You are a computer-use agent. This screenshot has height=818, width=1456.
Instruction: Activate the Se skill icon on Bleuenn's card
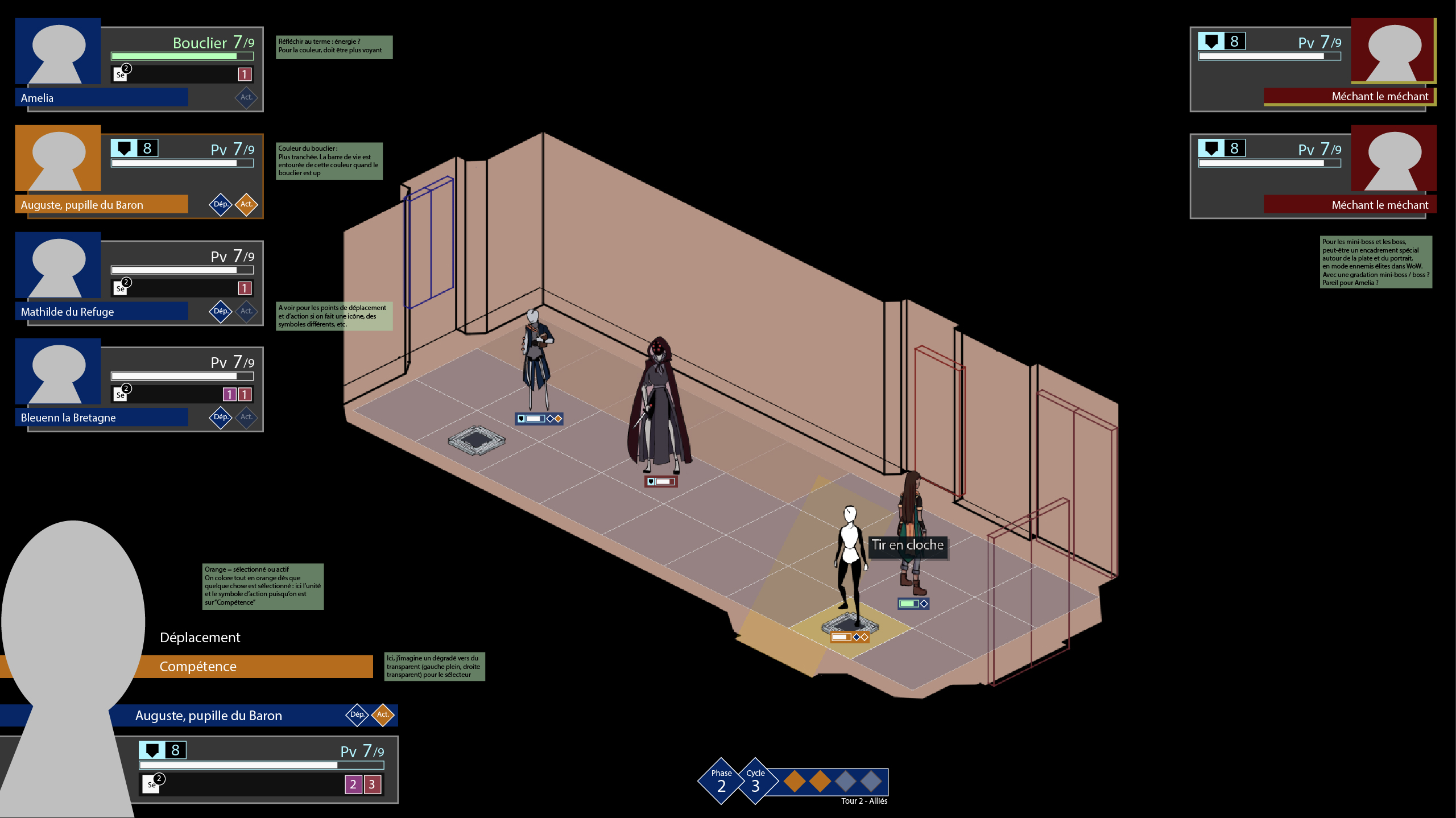(x=121, y=394)
